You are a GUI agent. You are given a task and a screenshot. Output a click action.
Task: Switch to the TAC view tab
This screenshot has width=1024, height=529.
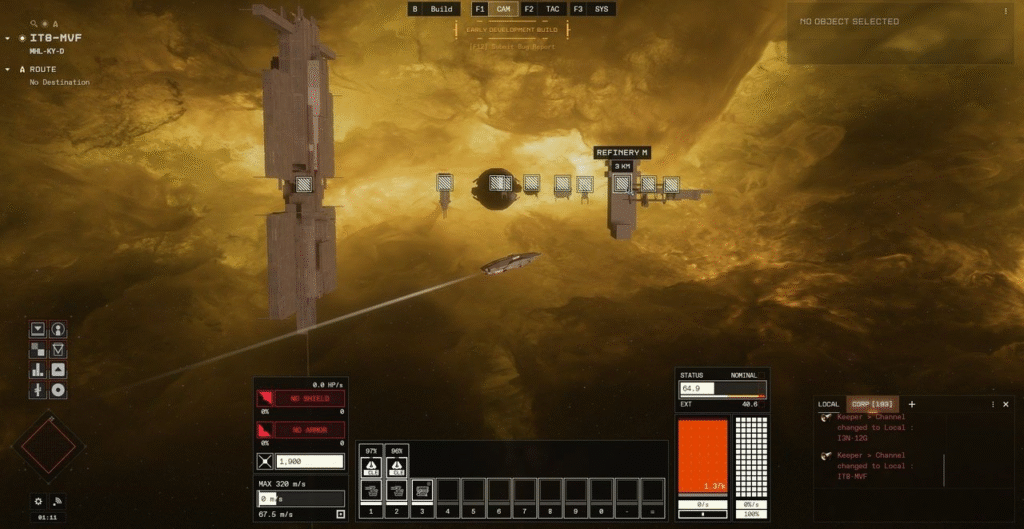552,9
